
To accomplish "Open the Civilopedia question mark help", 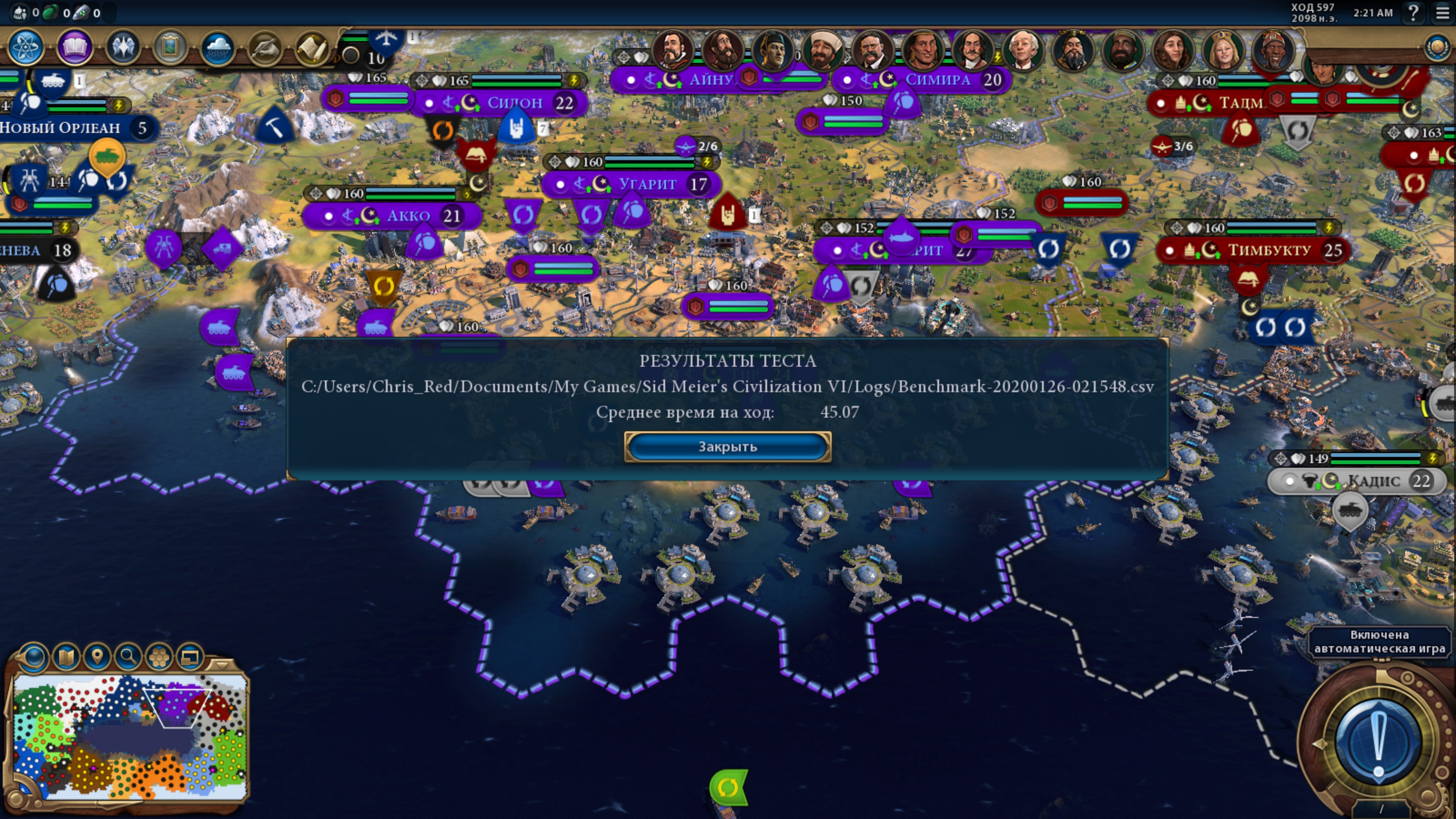I will [1413, 13].
